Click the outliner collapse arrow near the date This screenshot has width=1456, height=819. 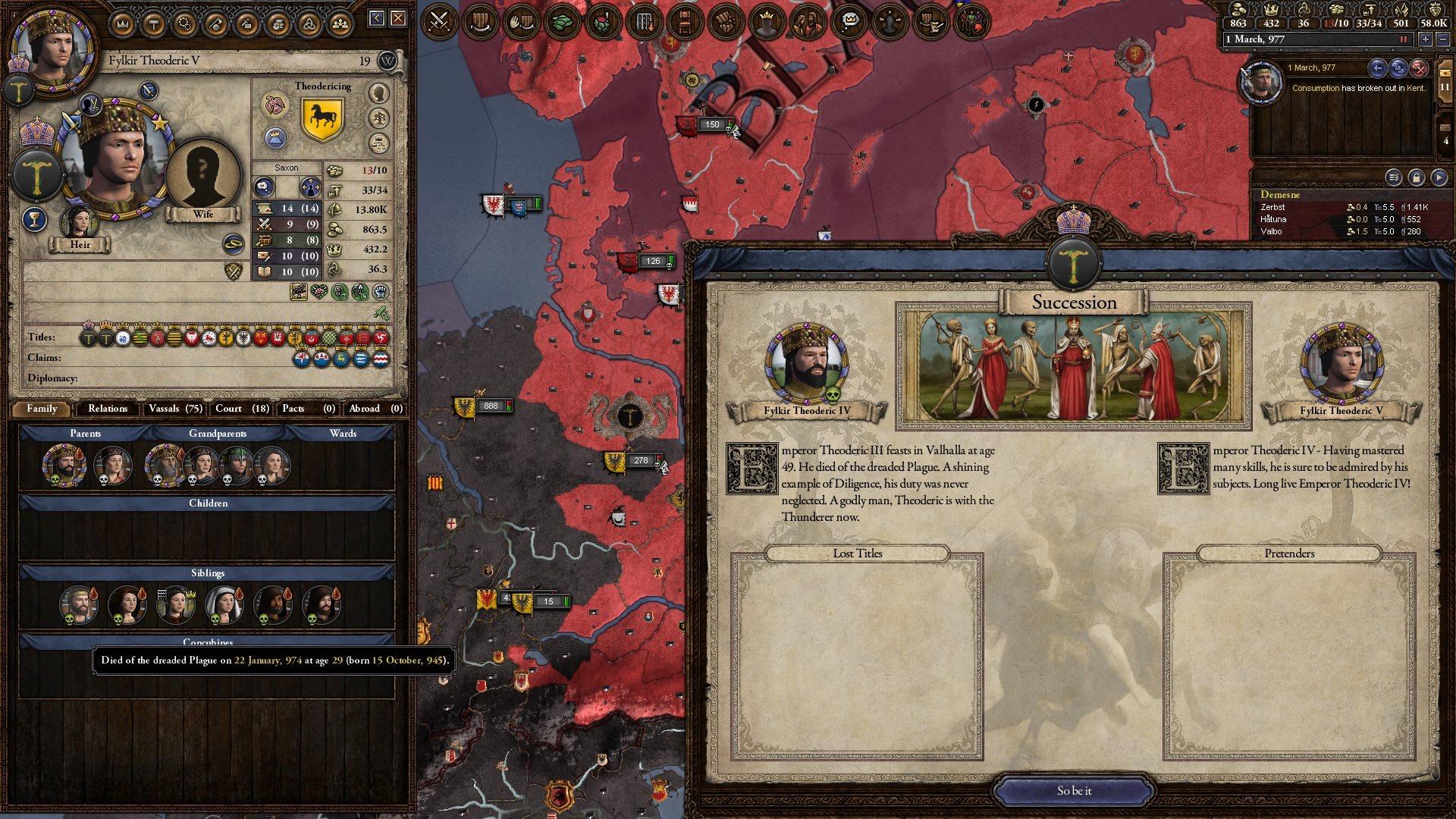click(1379, 68)
